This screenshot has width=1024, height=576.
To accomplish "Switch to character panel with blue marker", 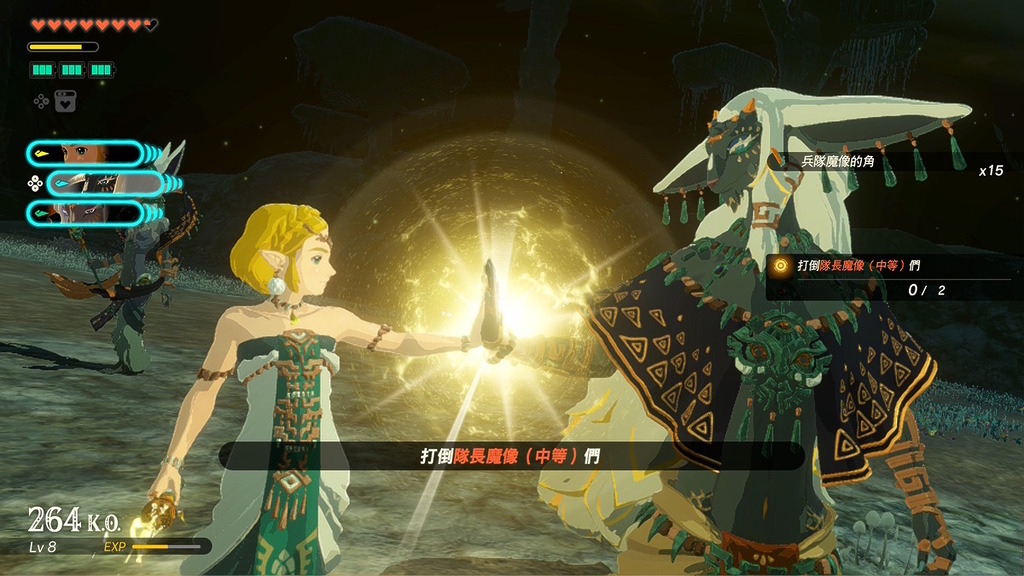I will [x=105, y=183].
